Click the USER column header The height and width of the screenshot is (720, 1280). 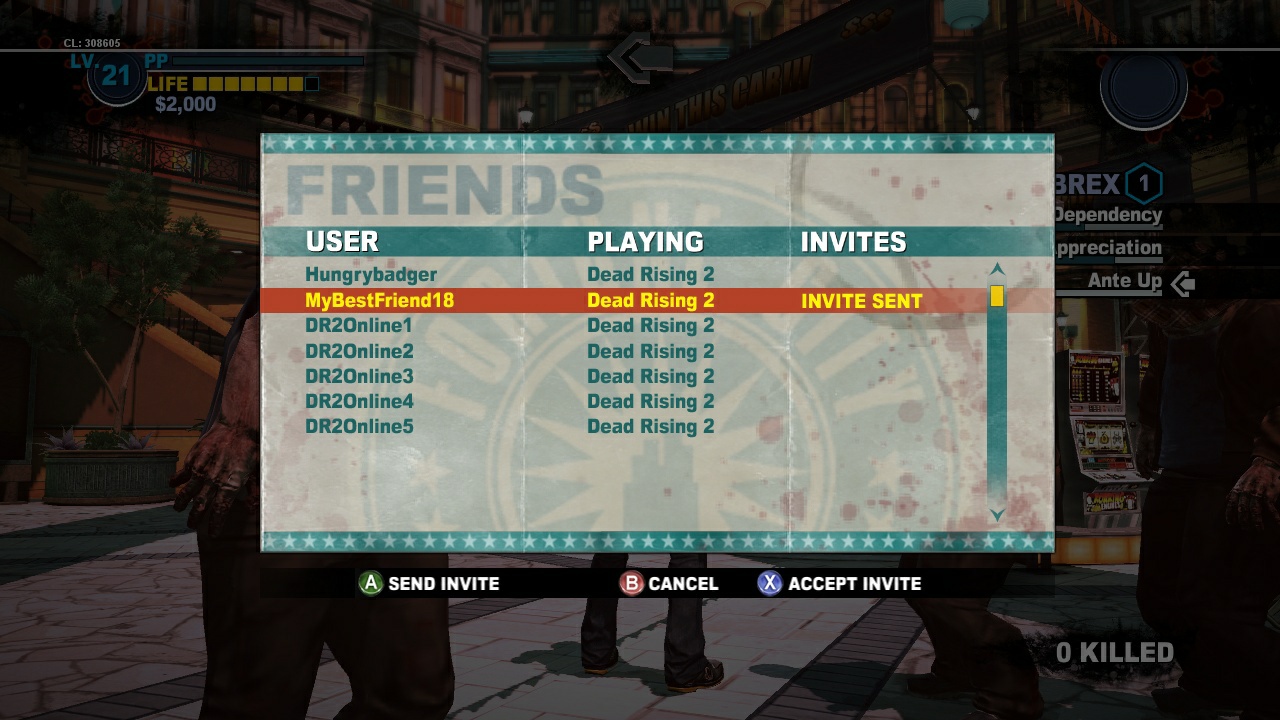pos(343,241)
